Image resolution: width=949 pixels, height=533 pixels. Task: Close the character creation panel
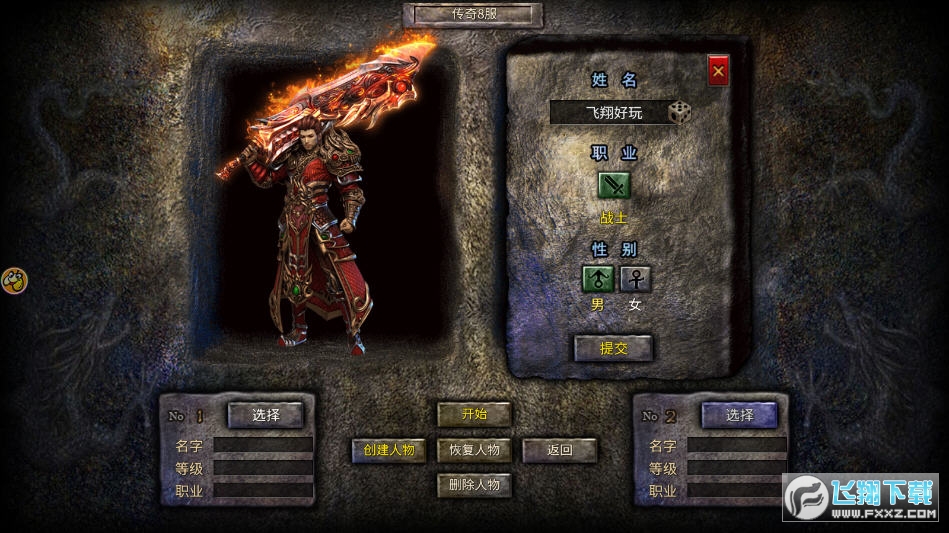[x=718, y=70]
